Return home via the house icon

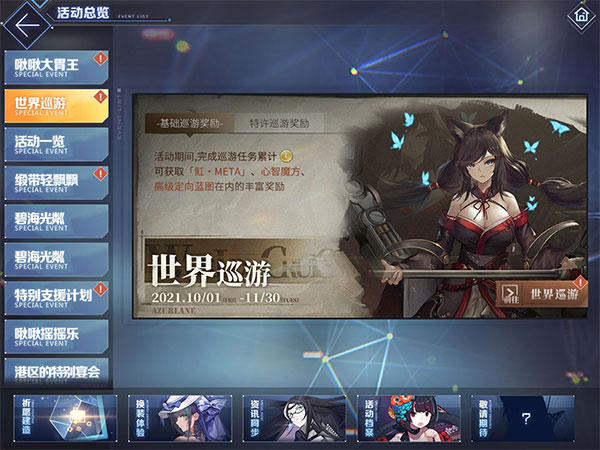click(579, 17)
